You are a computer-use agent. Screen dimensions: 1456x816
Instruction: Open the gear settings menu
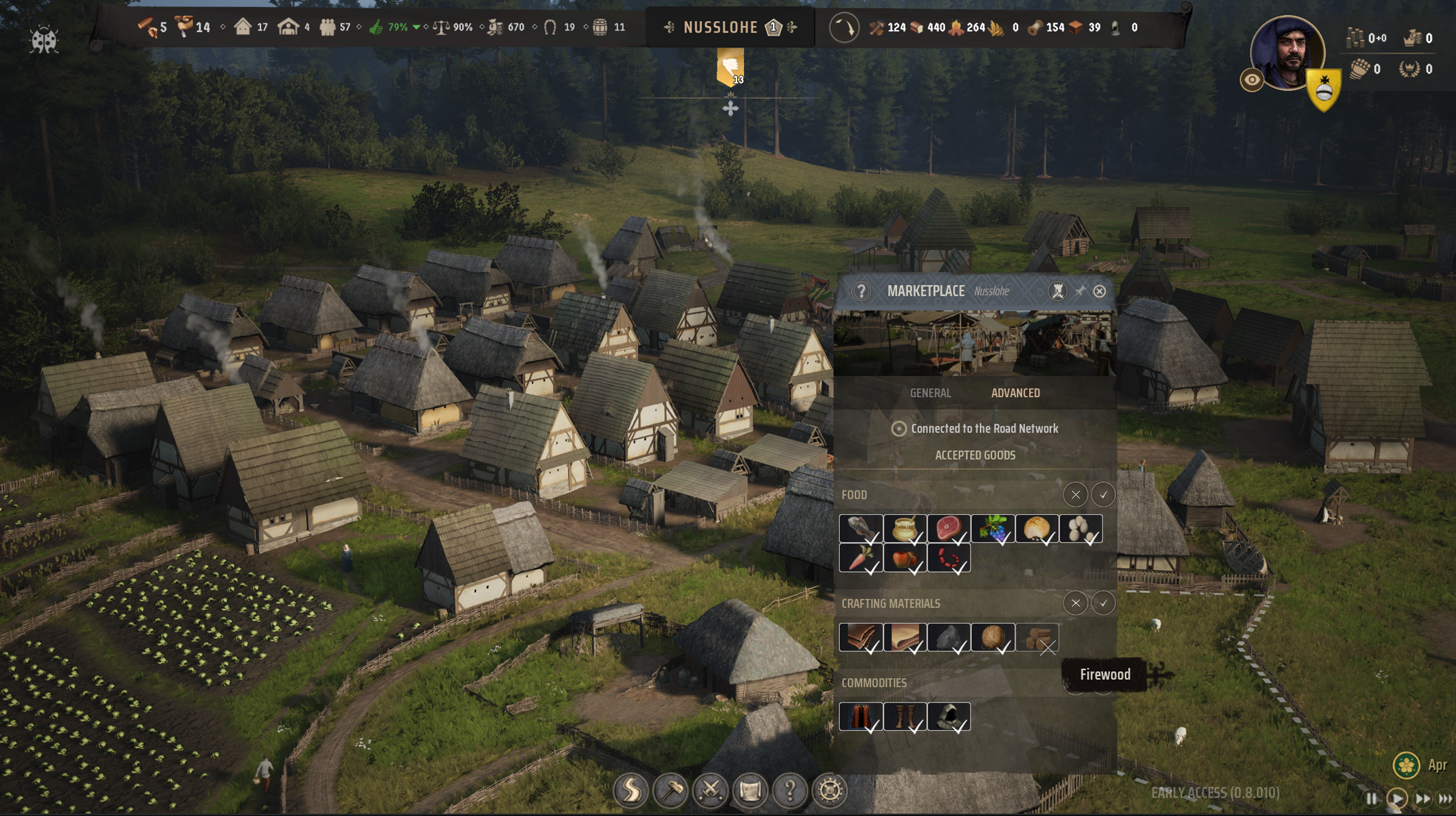click(x=830, y=790)
